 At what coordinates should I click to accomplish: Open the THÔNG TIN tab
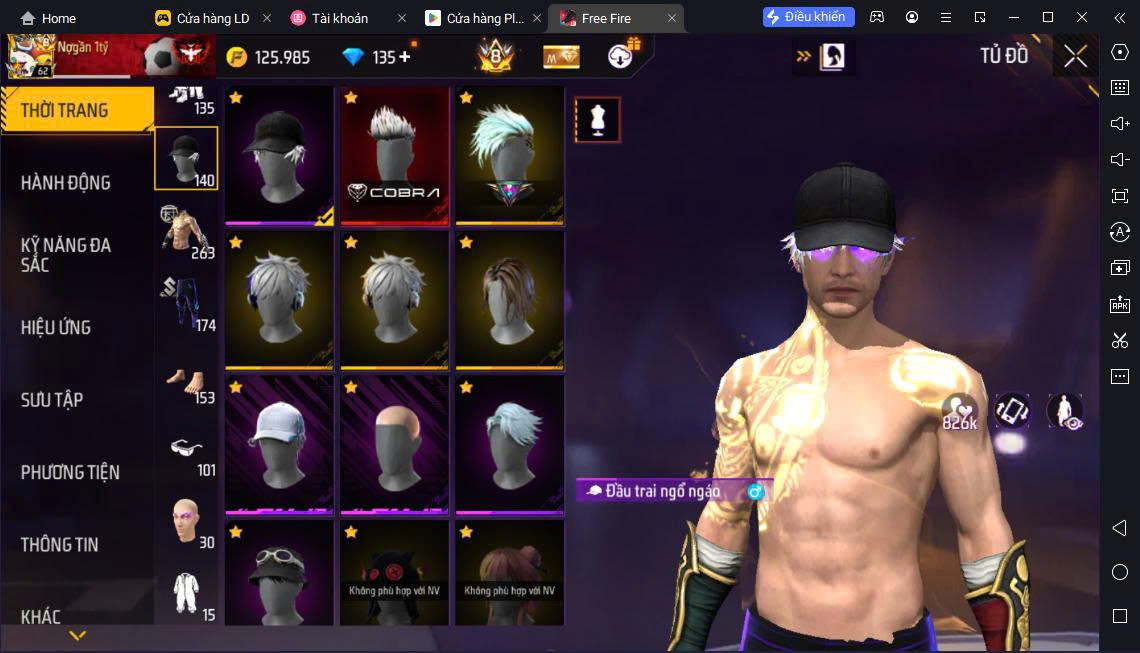pos(60,544)
